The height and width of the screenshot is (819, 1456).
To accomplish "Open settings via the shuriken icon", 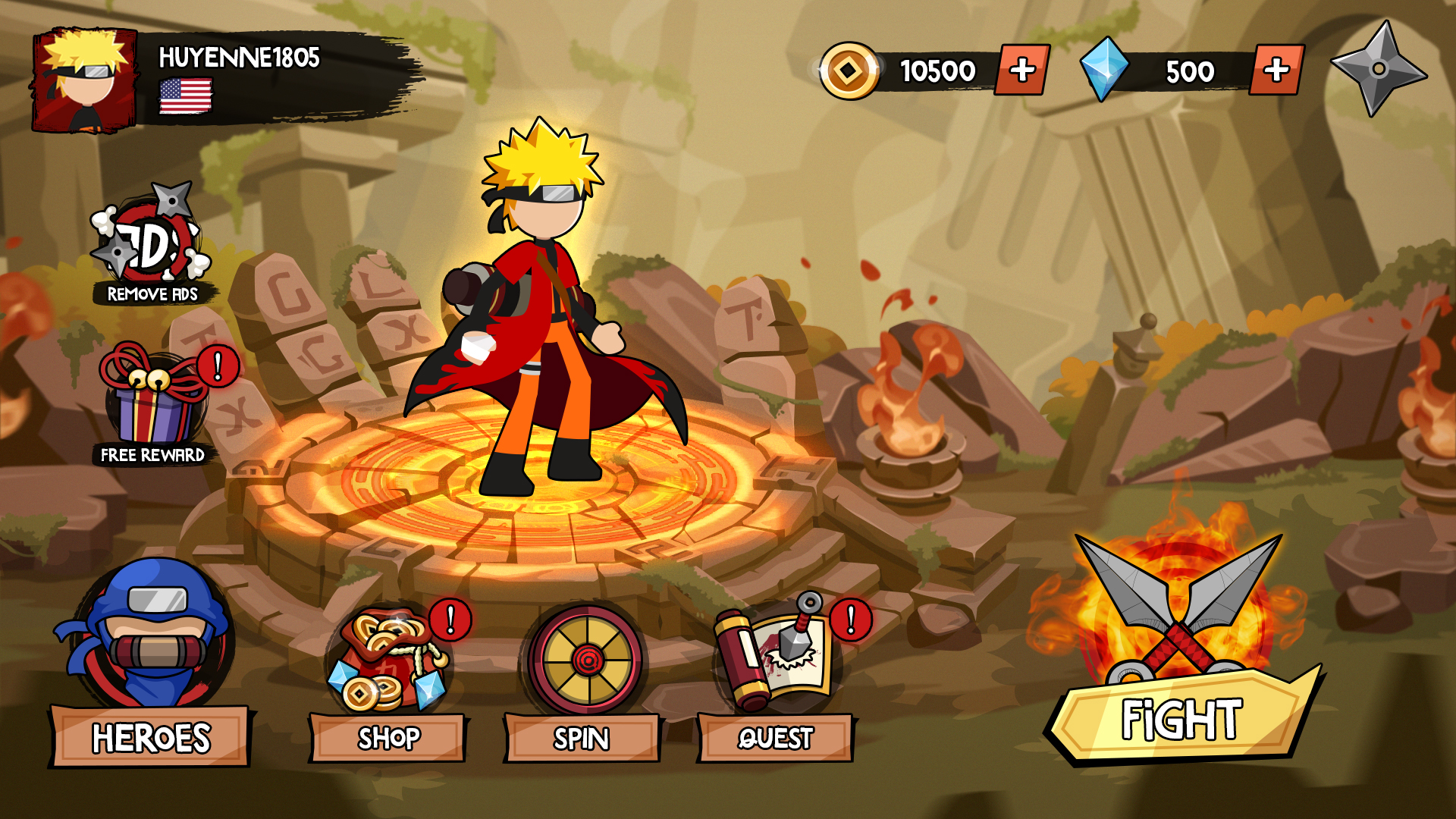I will click(x=1378, y=69).
